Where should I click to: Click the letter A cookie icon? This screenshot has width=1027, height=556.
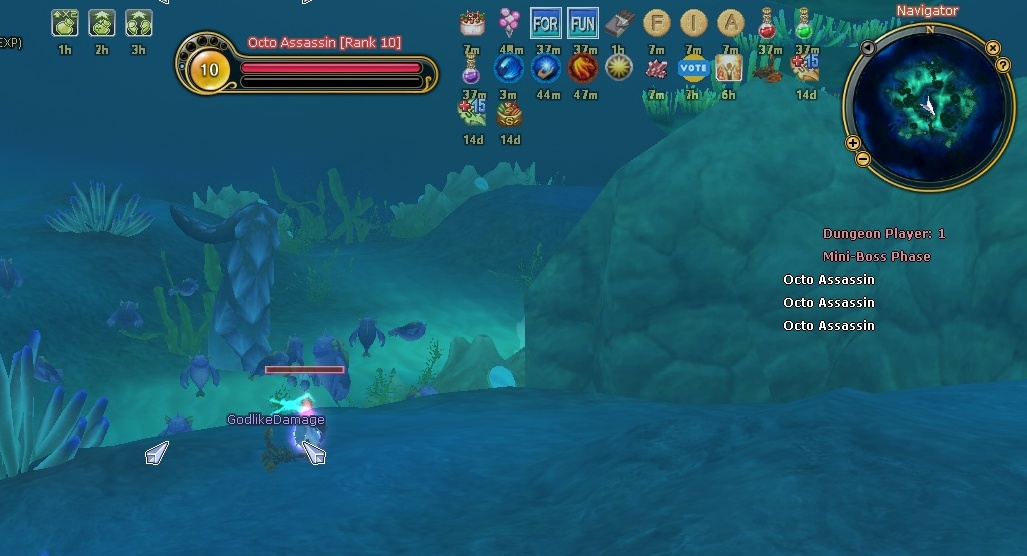coord(731,22)
